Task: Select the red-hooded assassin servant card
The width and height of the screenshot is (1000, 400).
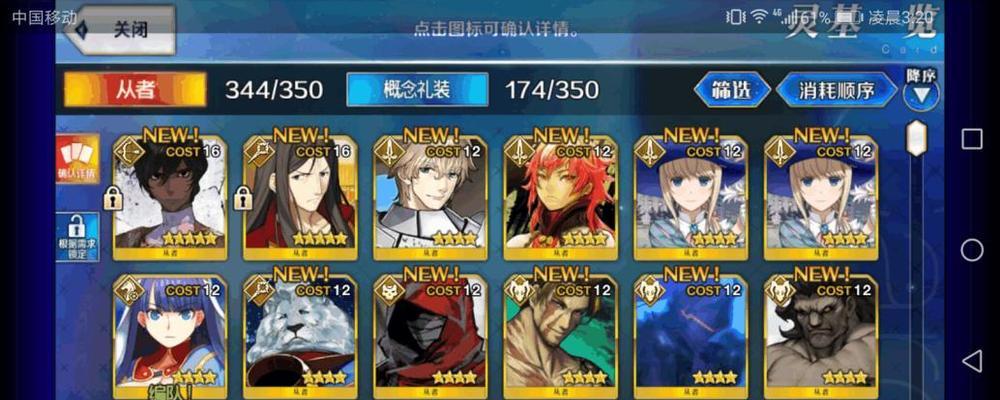Action: click(x=430, y=335)
